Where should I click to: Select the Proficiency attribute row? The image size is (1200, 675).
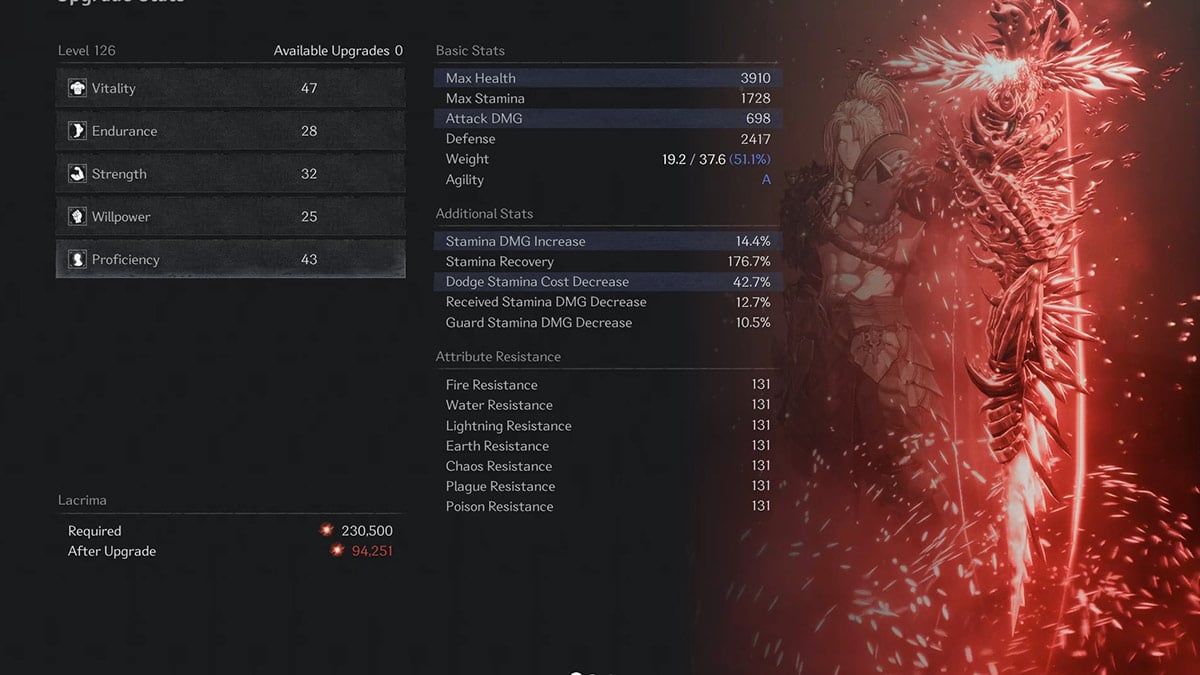pyautogui.click(x=230, y=260)
